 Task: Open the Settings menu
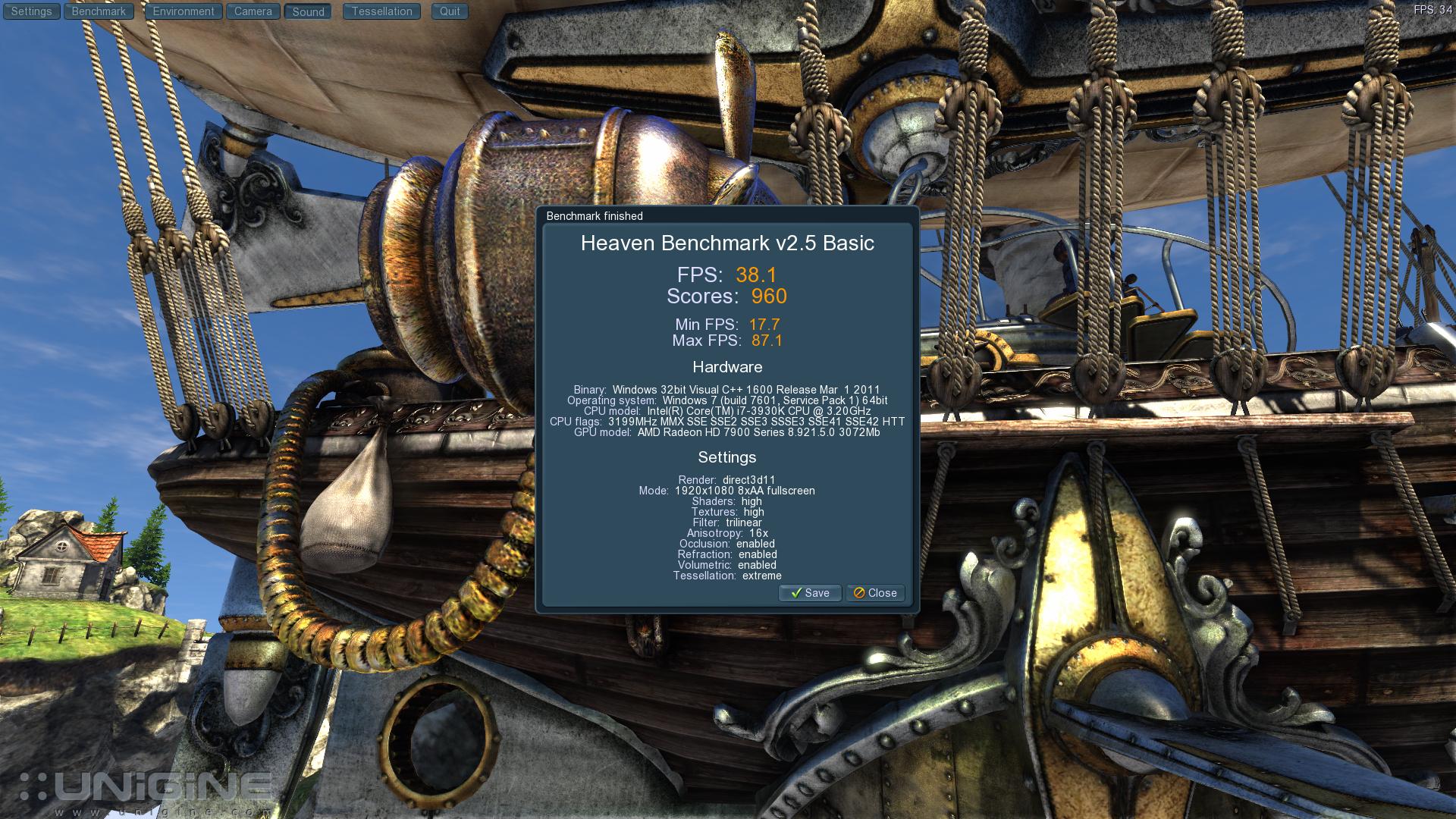[32, 11]
